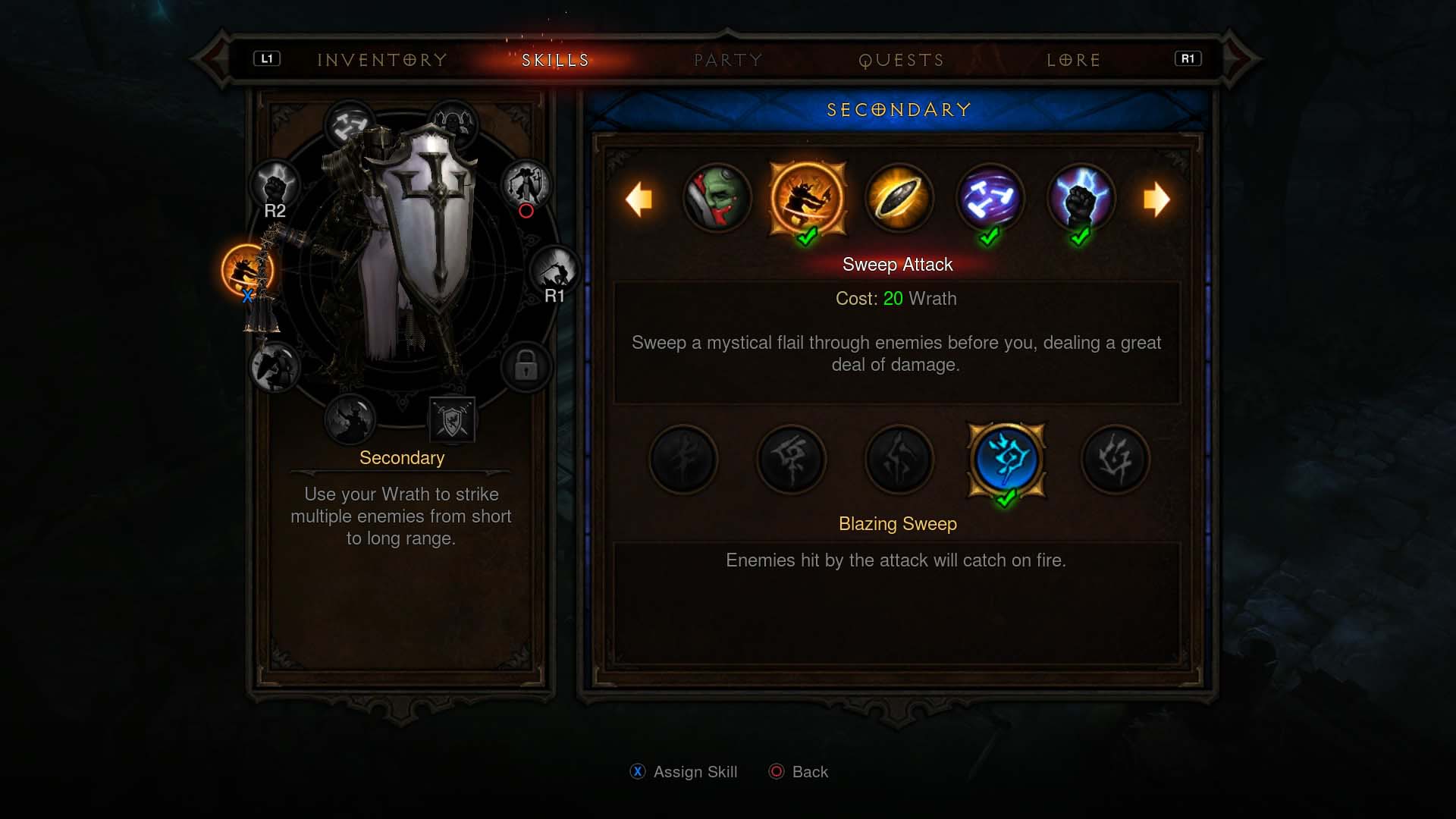The width and height of the screenshot is (1456, 819).
Task: Select the R2 fist skill slot
Action: (275, 184)
